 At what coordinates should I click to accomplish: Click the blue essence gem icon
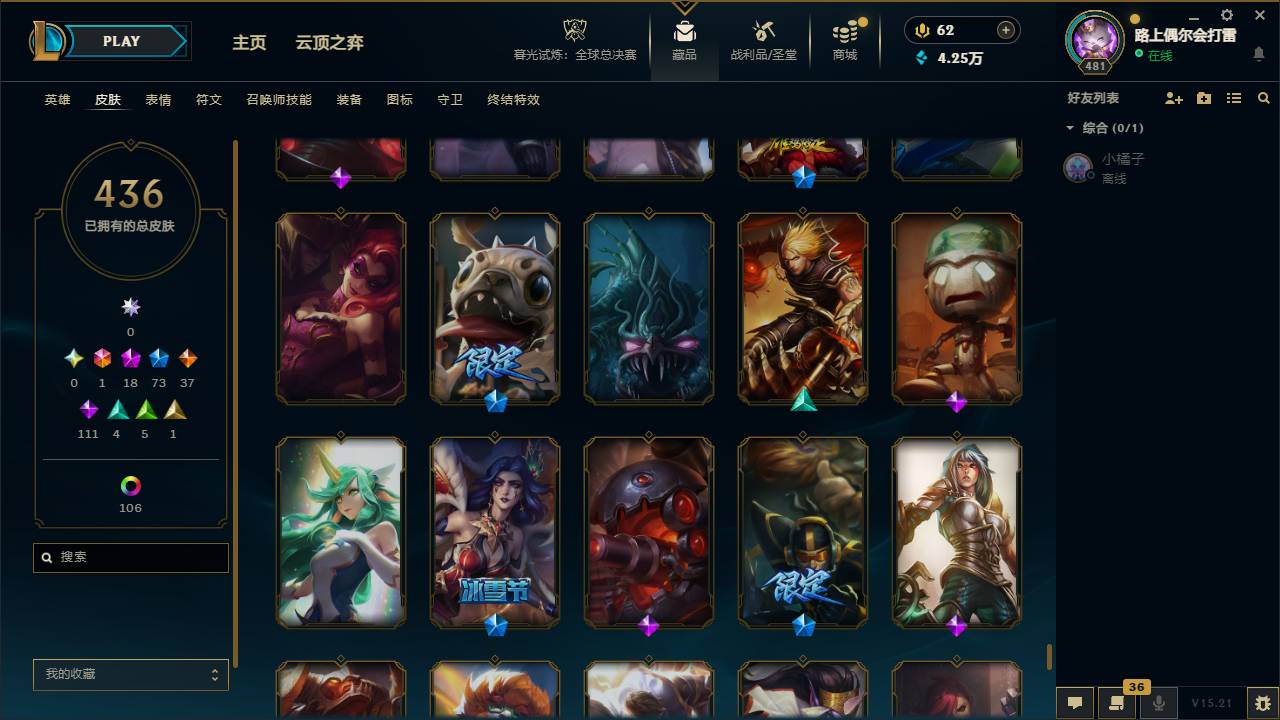click(x=922, y=59)
